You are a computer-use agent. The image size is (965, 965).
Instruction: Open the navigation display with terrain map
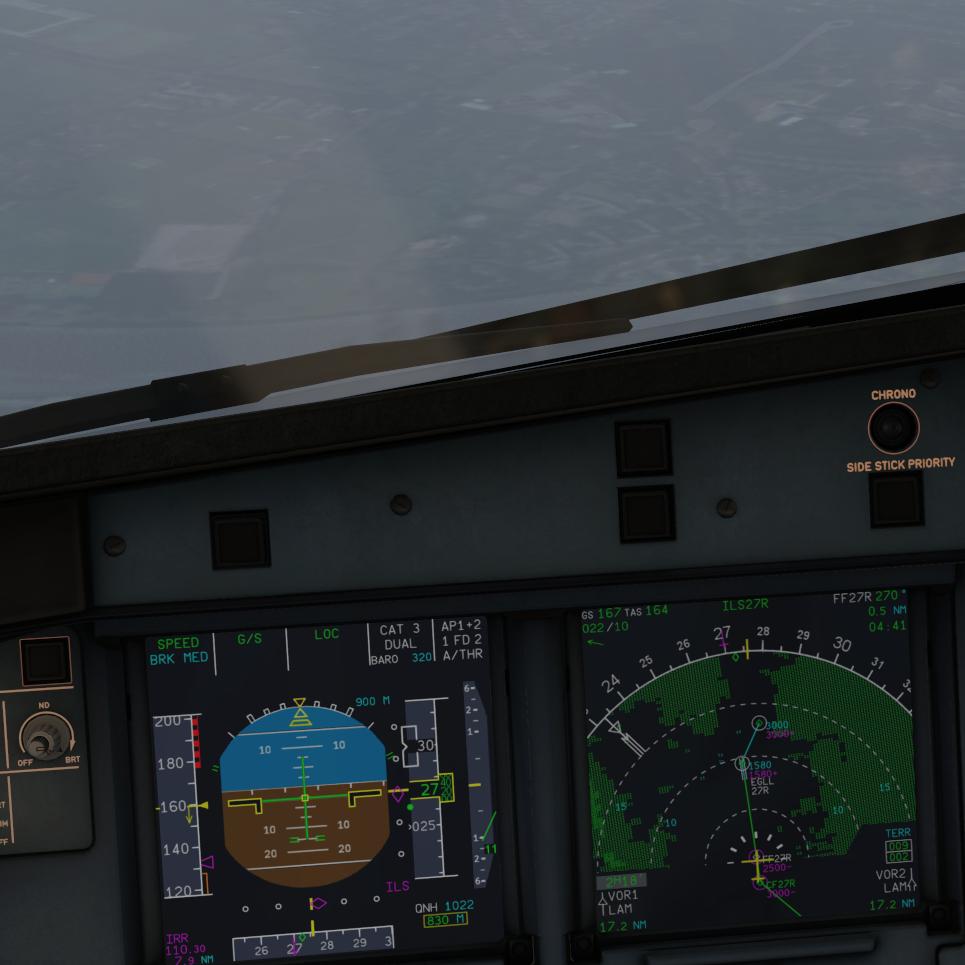[x=750, y=770]
